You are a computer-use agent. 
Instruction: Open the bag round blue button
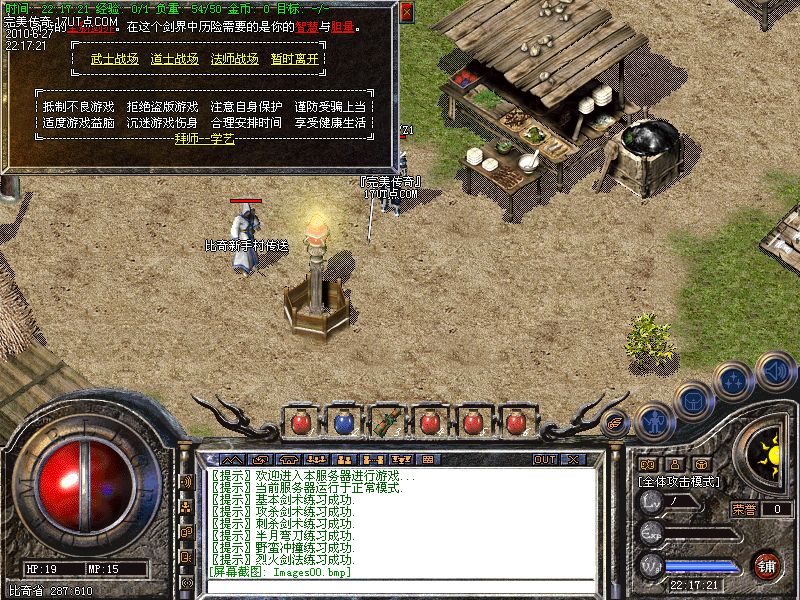693,400
